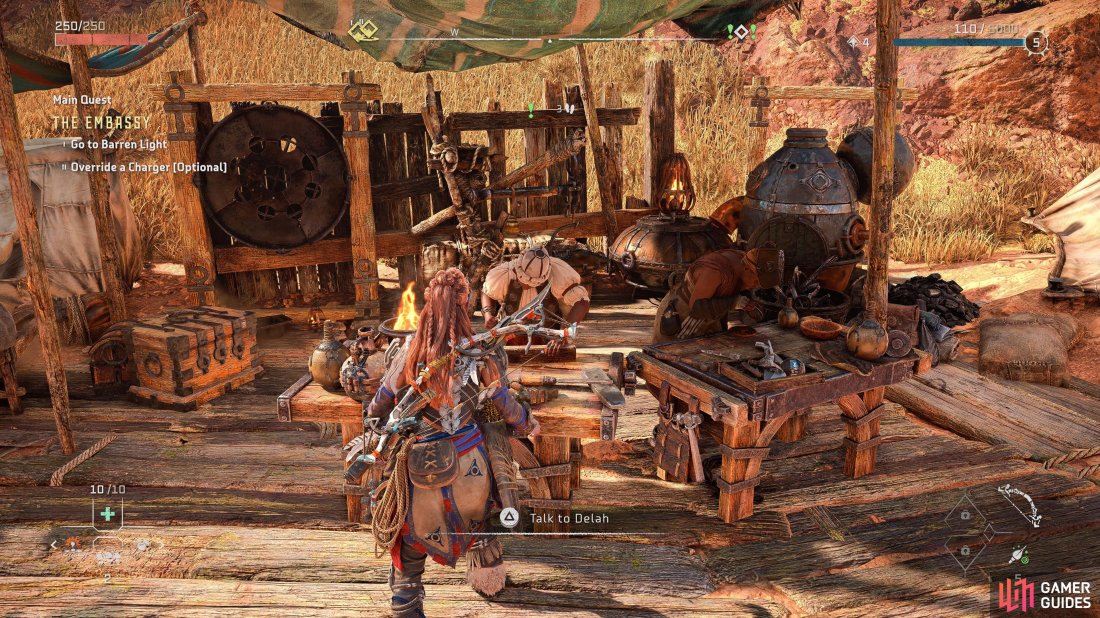Click the skill points icon
The height and width of the screenshot is (618, 1100).
[x=854, y=43]
